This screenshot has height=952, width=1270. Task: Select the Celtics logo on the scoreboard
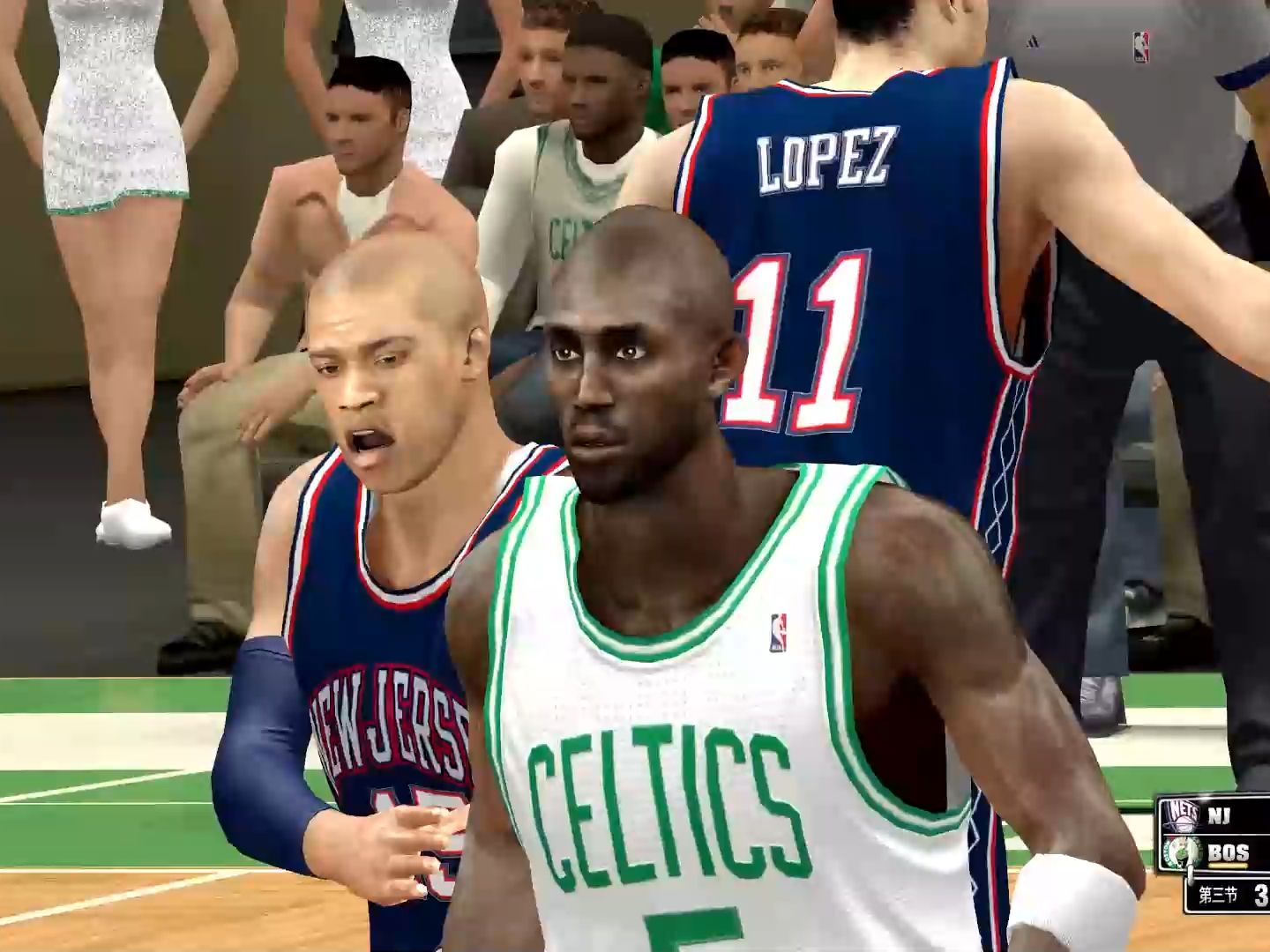tap(1181, 852)
